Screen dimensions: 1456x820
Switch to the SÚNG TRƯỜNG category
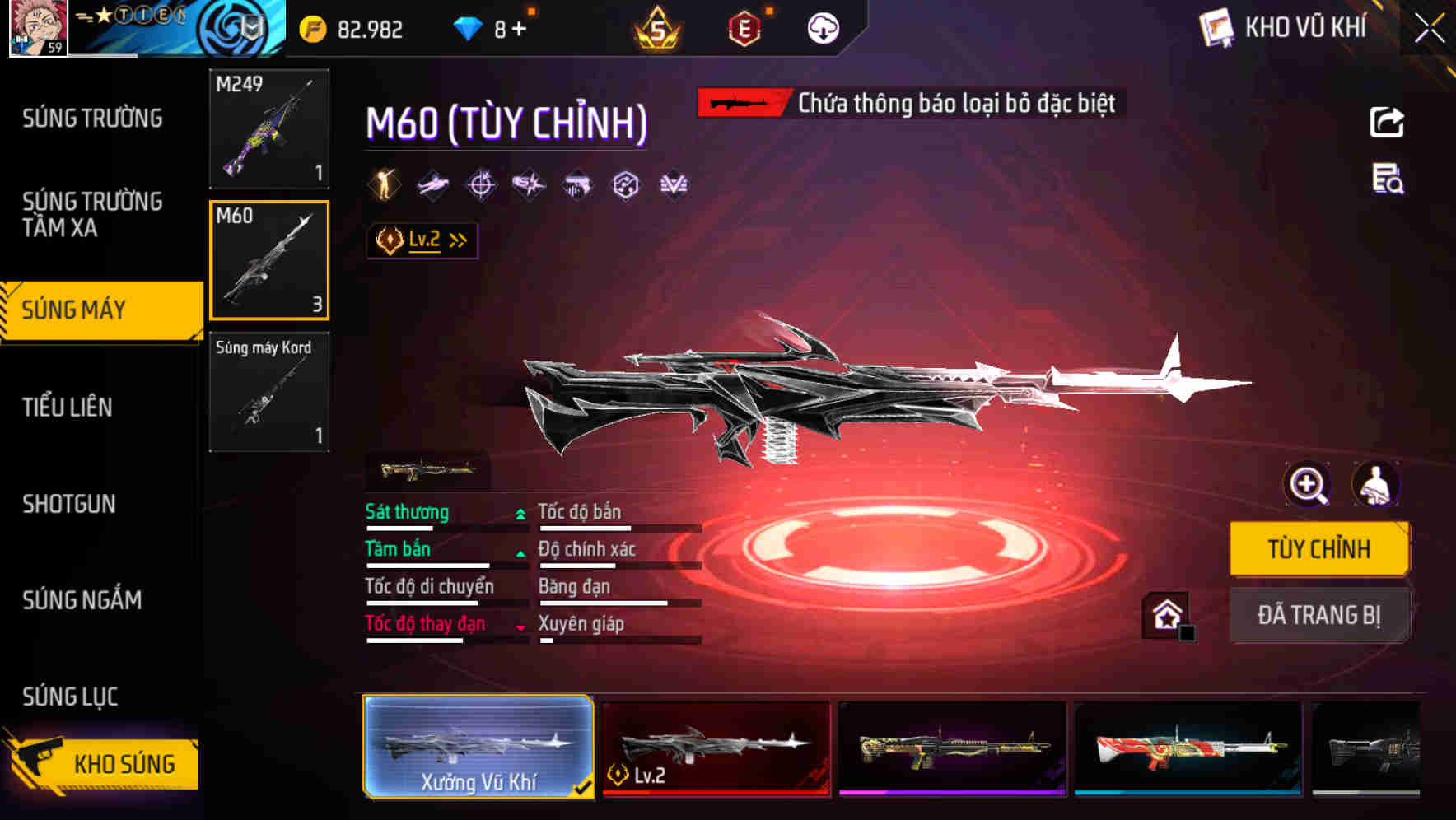(x=91, y=119)
